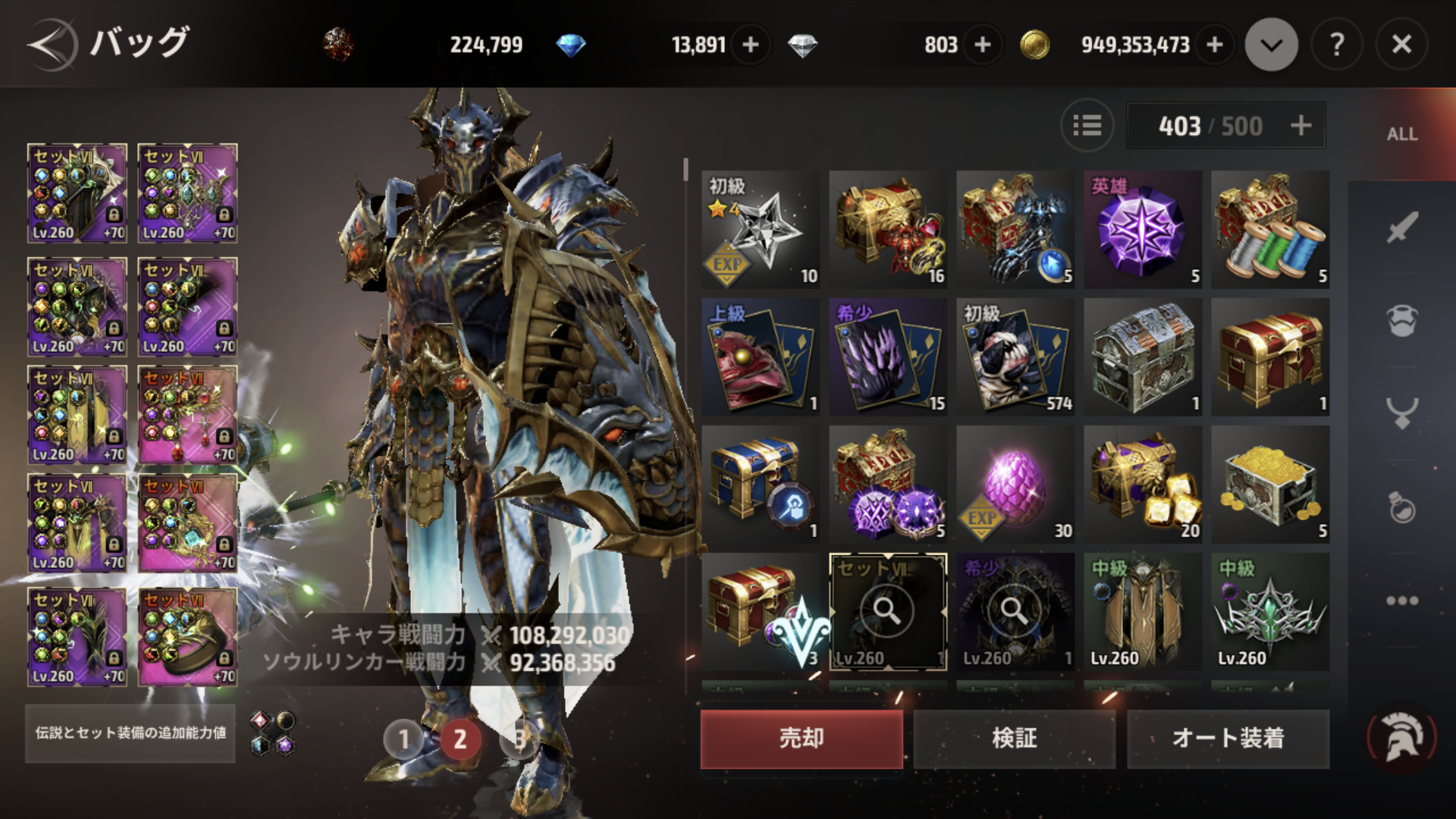Viewport: 1456px width, 819px height.
Task: Open the question mark help button
Action: 1337,45
